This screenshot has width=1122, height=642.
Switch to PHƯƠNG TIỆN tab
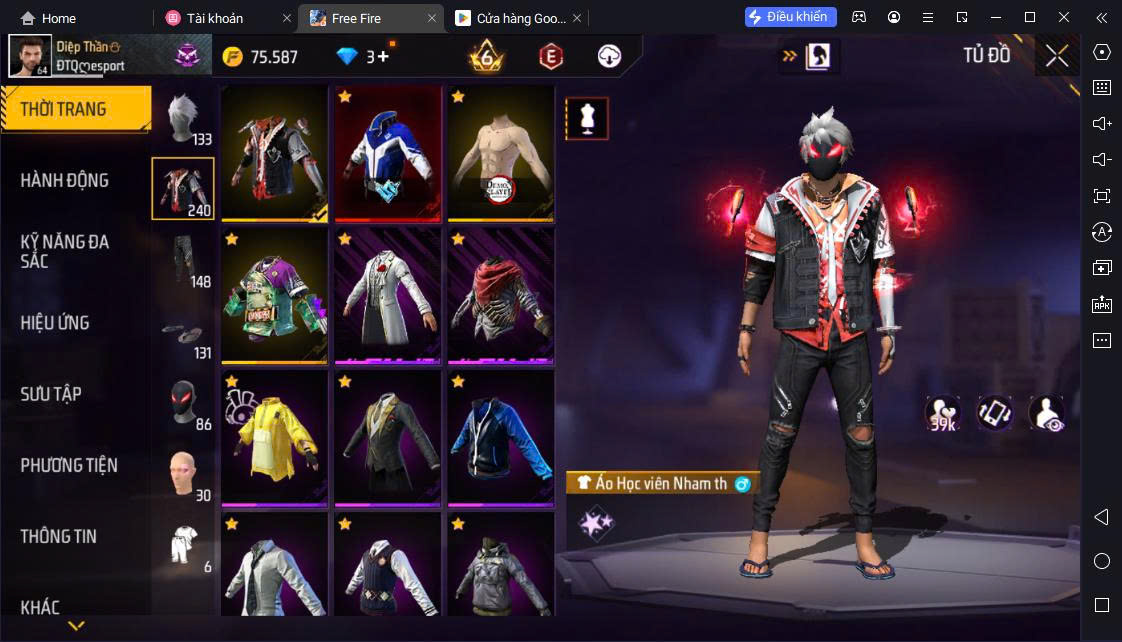tap(69, 465)
